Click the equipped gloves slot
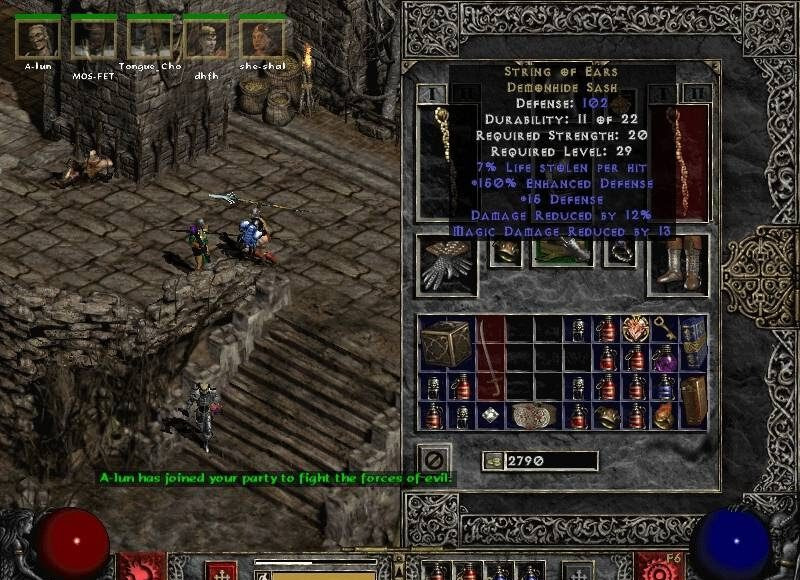 point(445,263)
